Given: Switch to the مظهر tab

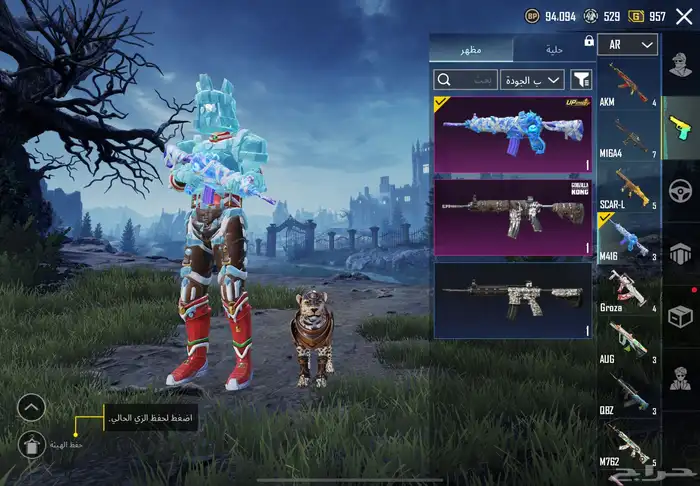Looking at the screenshot, I should [x=470, y=49].
